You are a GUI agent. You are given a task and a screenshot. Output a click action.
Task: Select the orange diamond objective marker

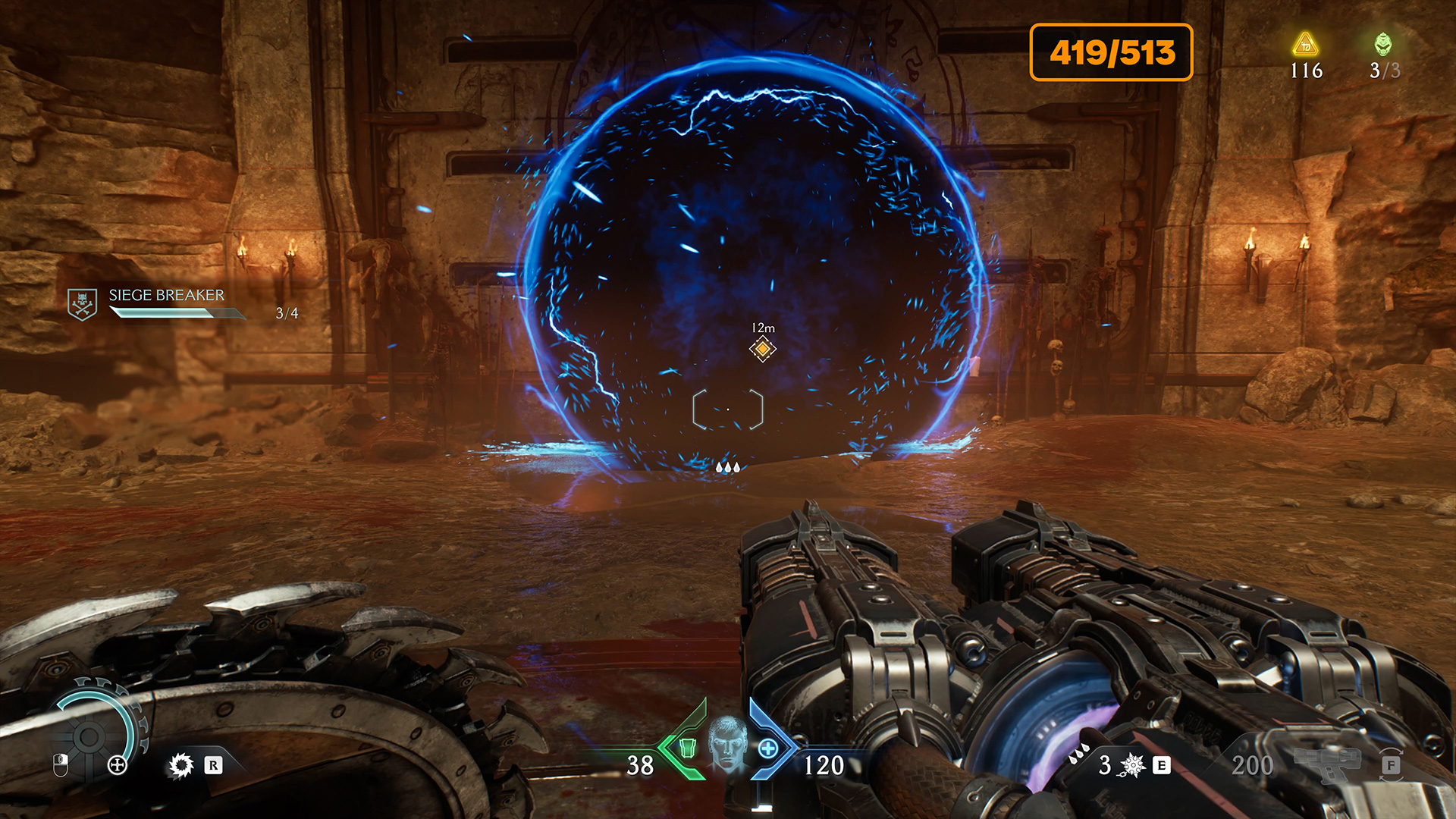[x=762, y=349]
